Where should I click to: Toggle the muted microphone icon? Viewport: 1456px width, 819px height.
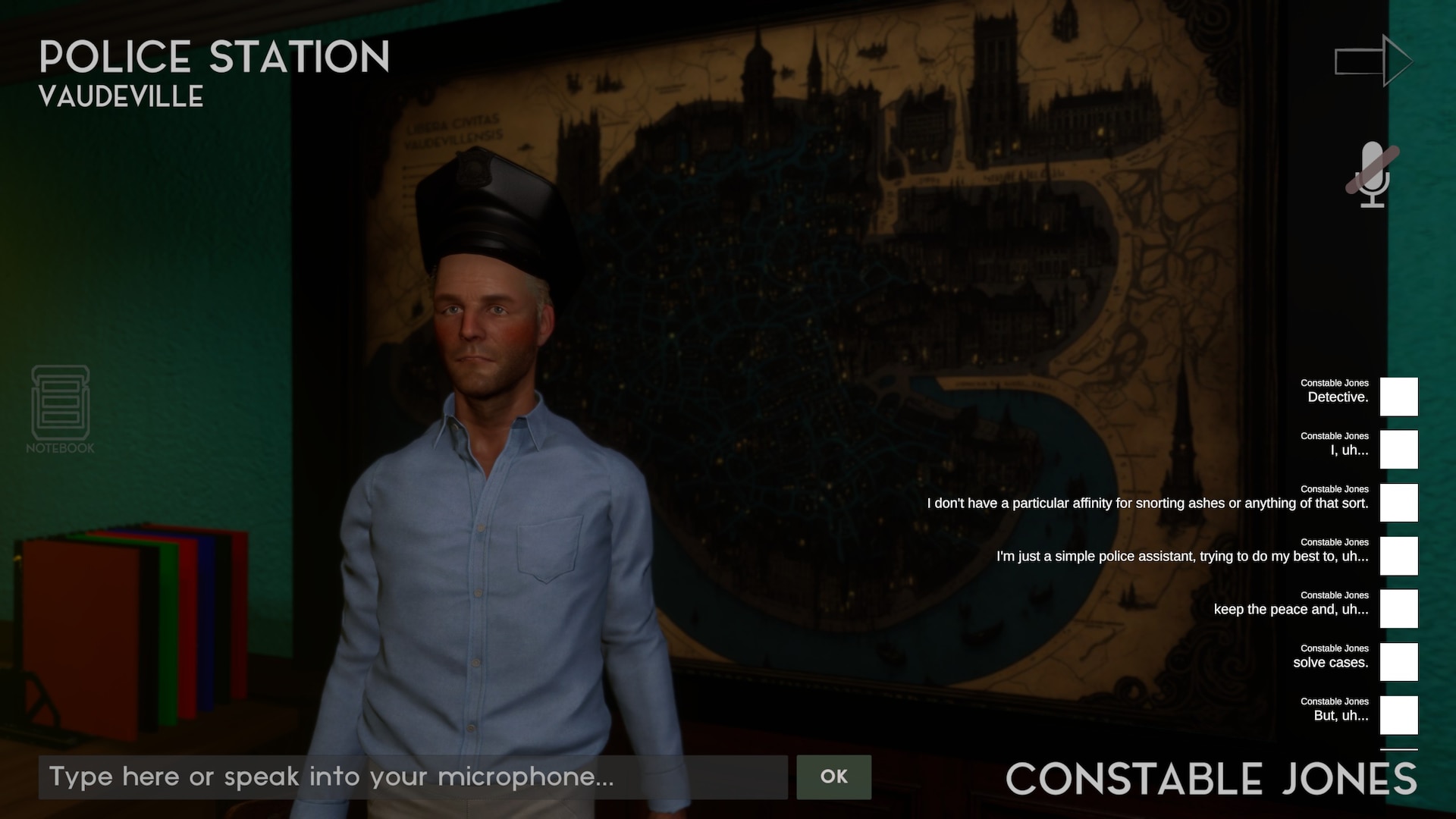tap(1372, 174)
